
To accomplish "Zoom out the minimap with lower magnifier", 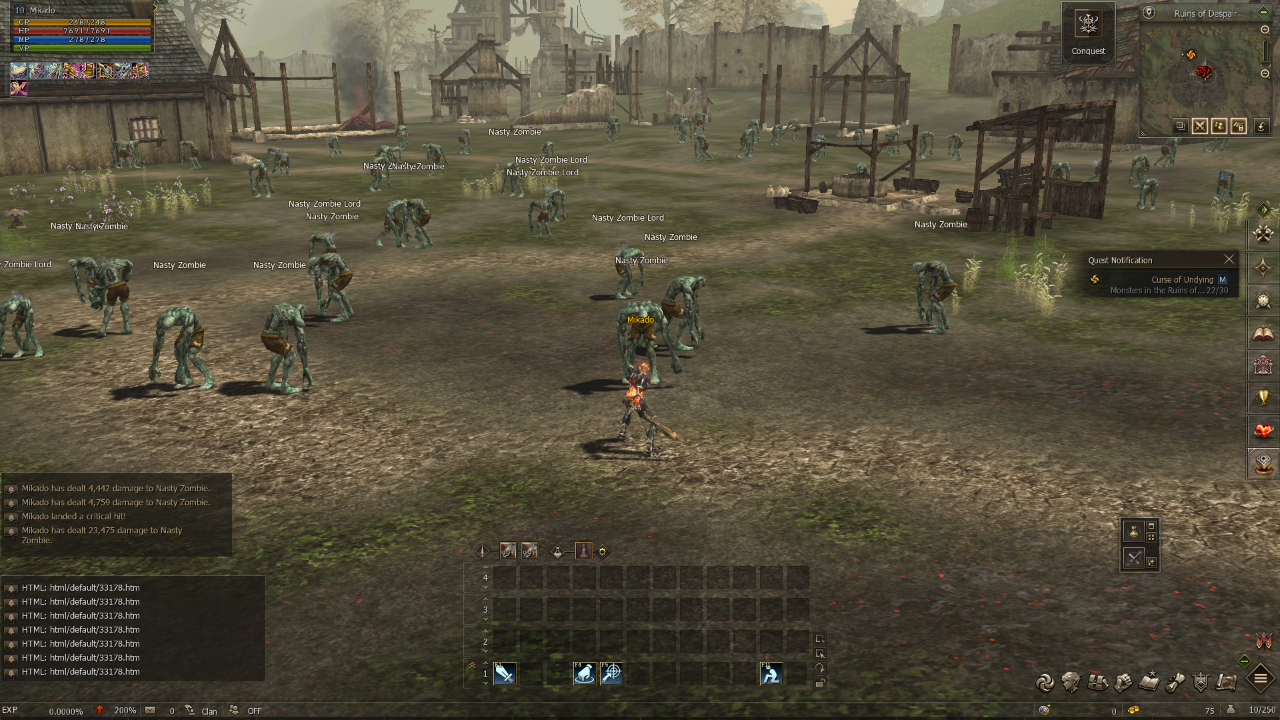I will (1266, 75).
